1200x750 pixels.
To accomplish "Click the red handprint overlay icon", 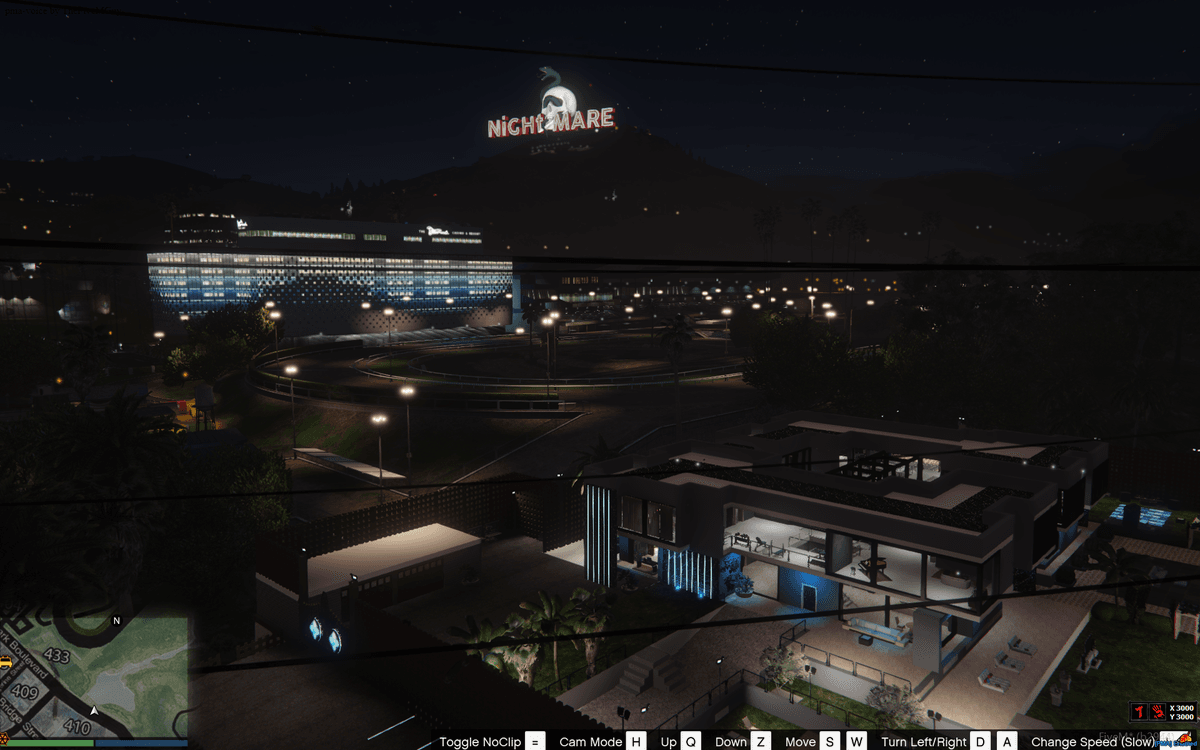I will (1157, 711).
